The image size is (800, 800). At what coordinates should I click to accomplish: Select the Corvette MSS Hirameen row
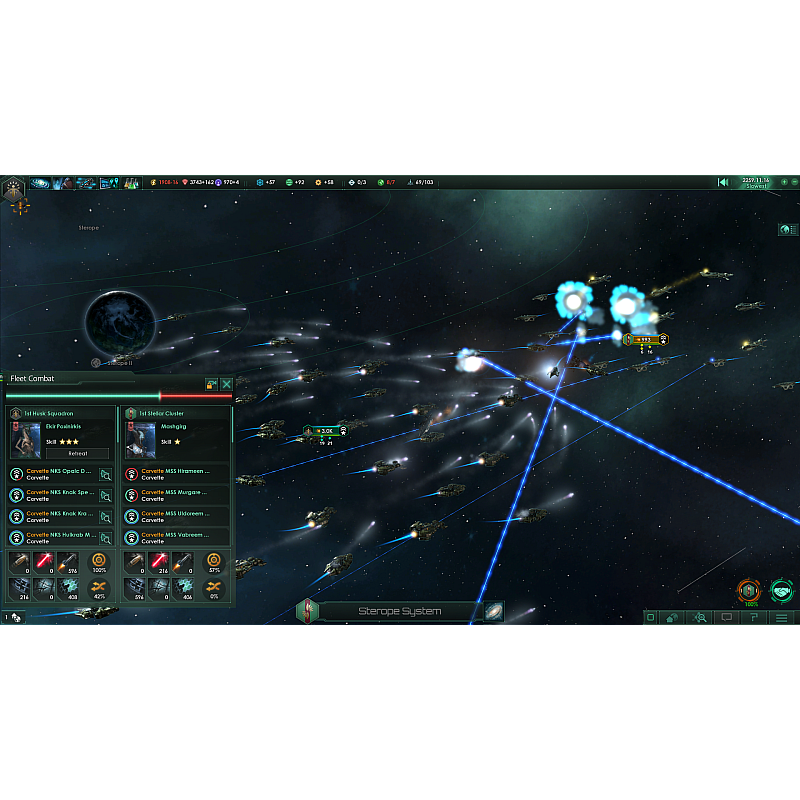coord(175,474)
